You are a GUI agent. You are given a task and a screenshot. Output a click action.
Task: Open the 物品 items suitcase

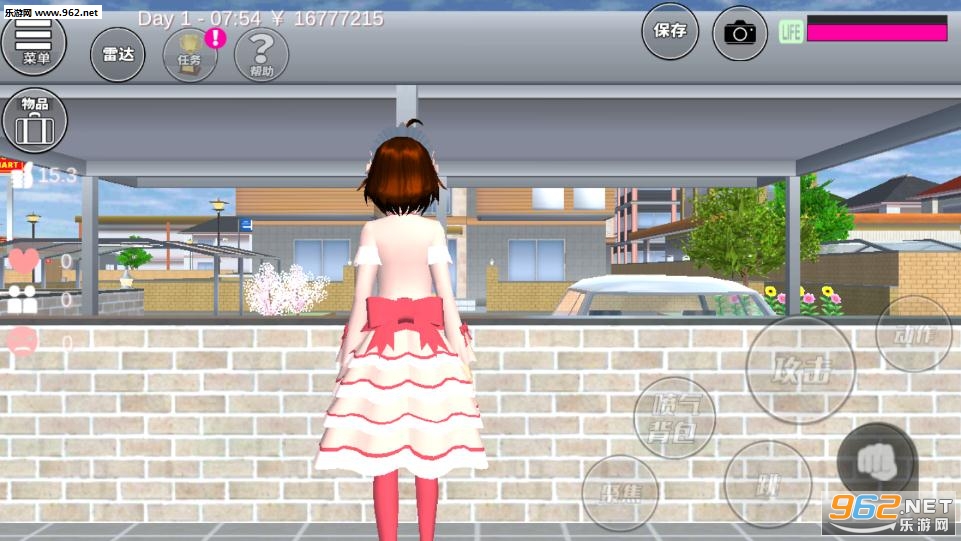(x=35, y=120)
